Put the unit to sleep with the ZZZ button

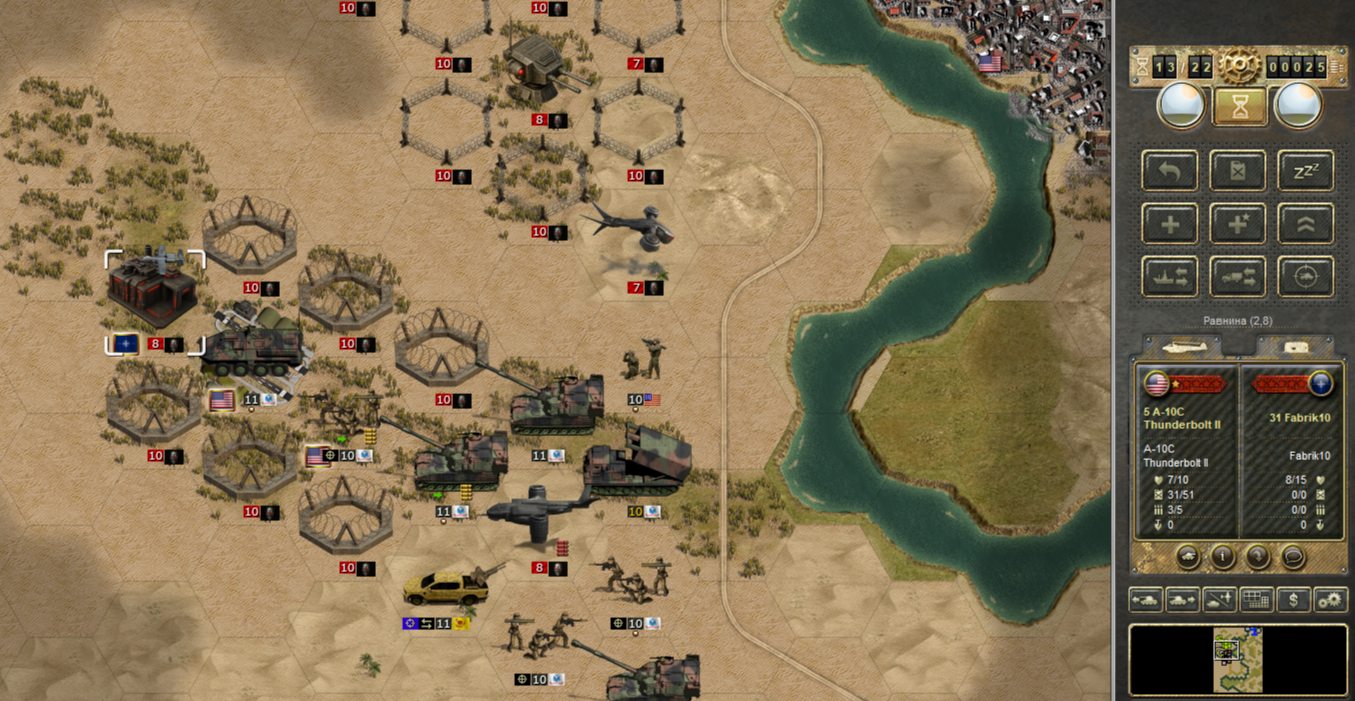click(x=1306, y=172)
